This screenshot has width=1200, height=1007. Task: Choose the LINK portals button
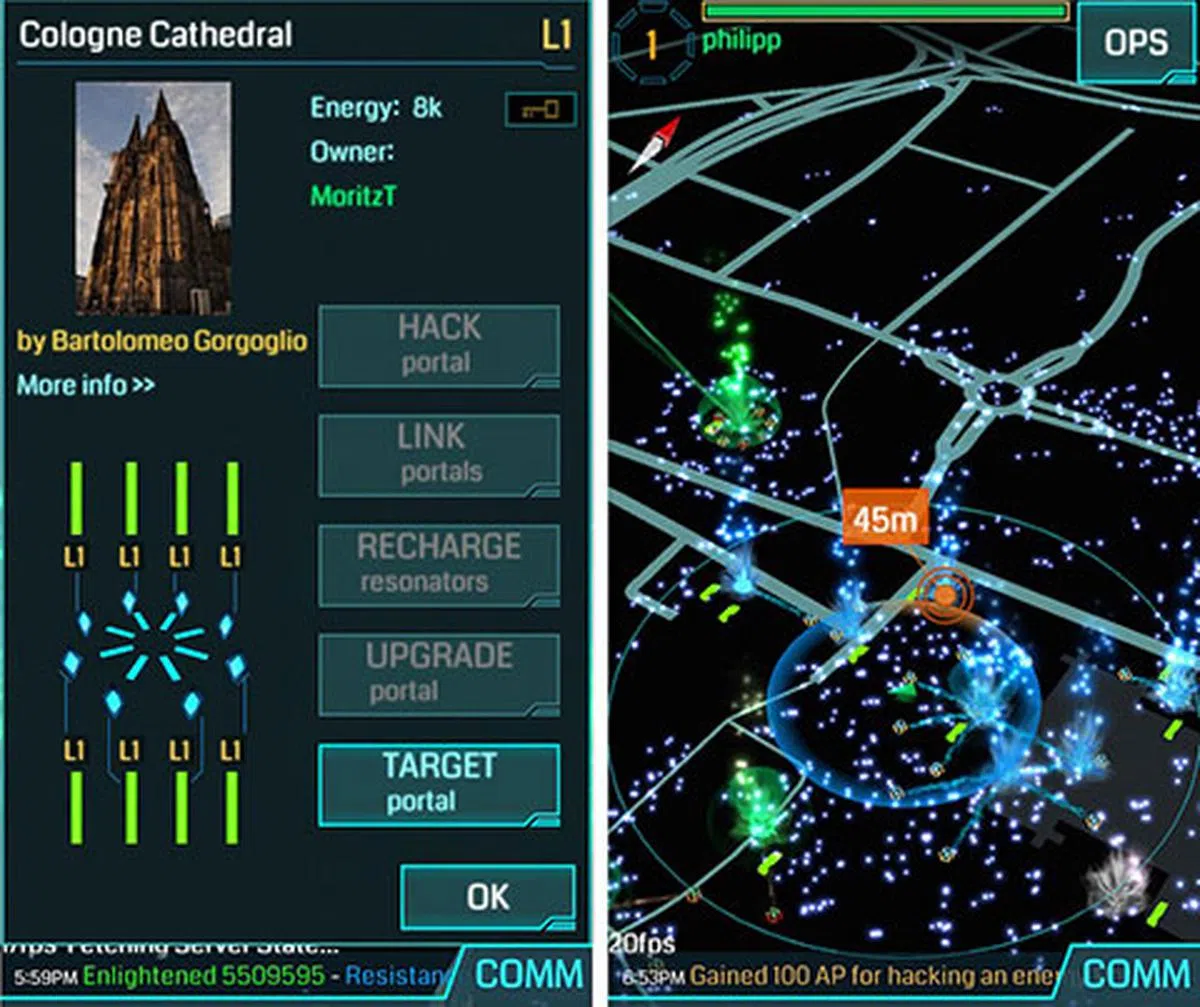point(438,455)
